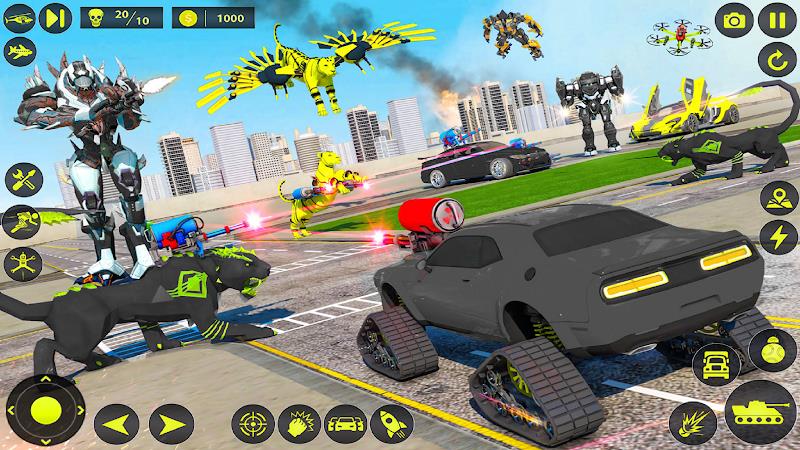
Task: Use the punch fist attack button
Action: tap(298, 421)
